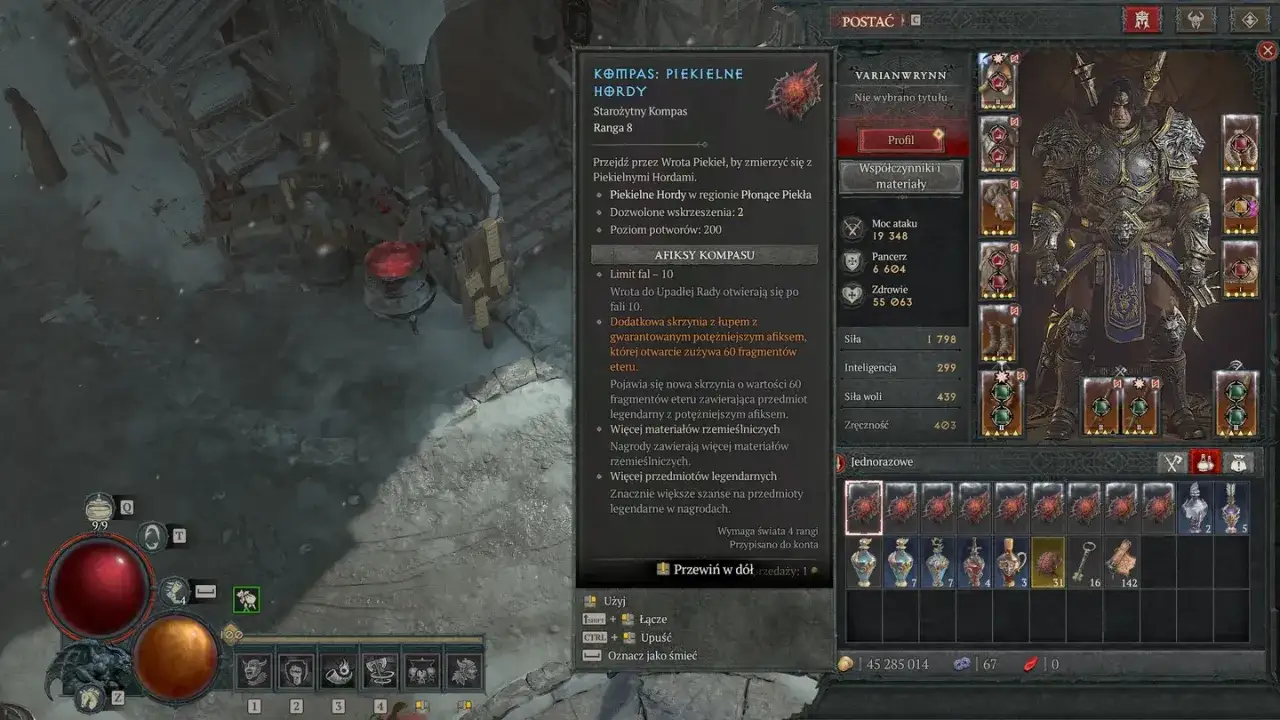Select the axe sort icon above the inventory

pos(1172,462)
